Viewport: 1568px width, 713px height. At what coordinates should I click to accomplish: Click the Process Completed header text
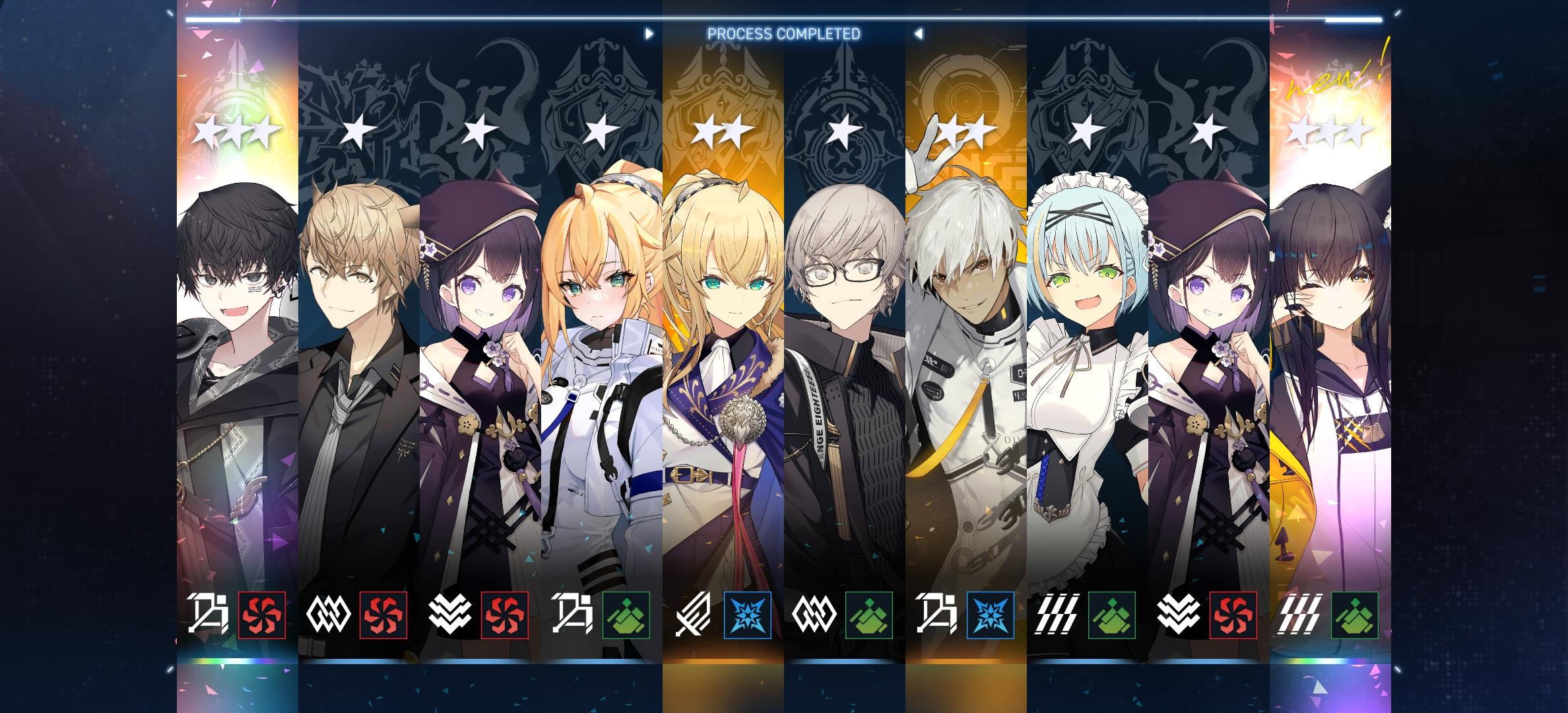click(784, 34)
